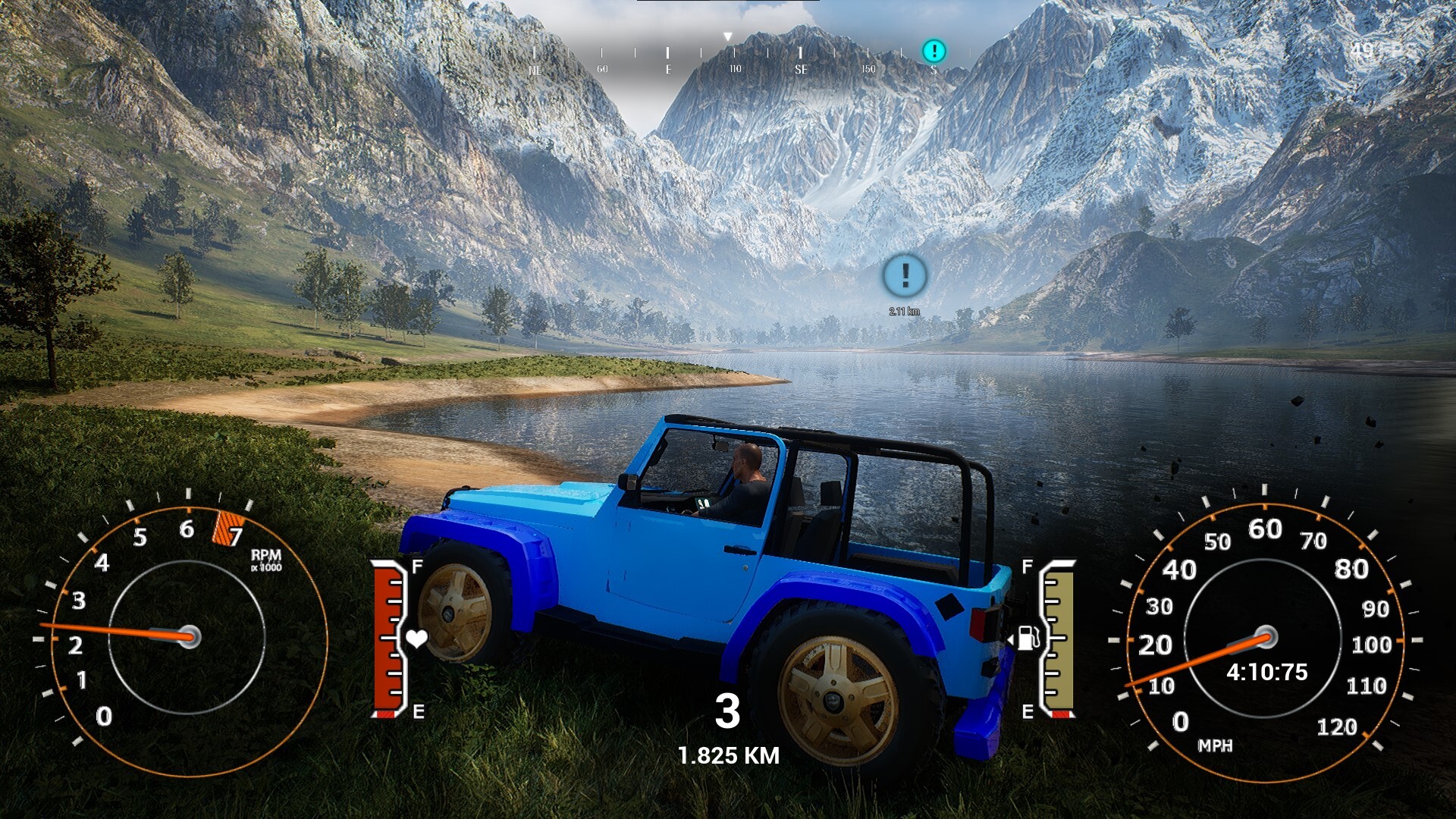The width and height of the screenshot is (1456, 819).
Task: Select the NE label on the compass
Action: tap(536, 68)
